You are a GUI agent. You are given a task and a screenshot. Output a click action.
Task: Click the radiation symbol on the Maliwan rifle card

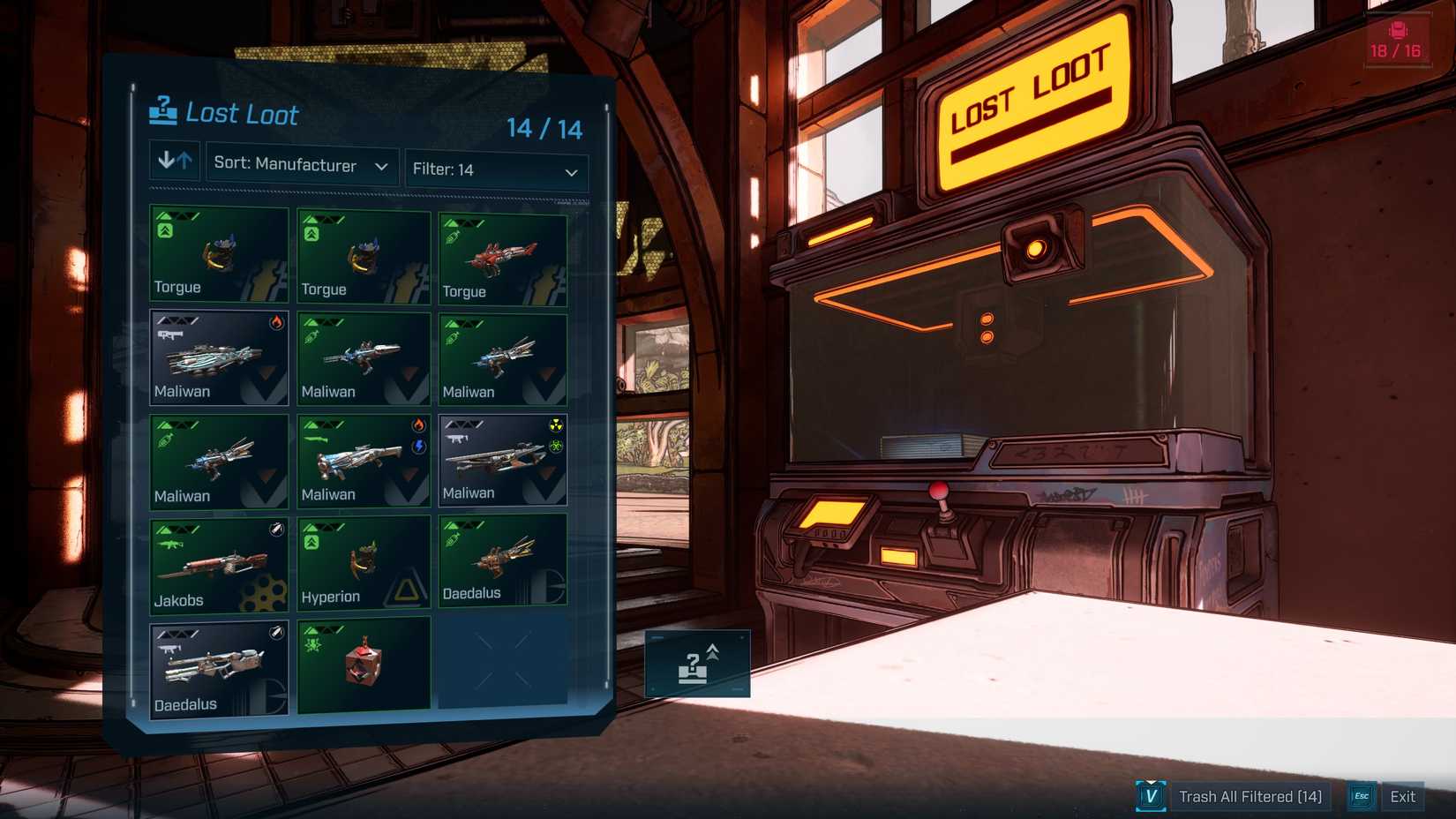(x=557, y=425)
